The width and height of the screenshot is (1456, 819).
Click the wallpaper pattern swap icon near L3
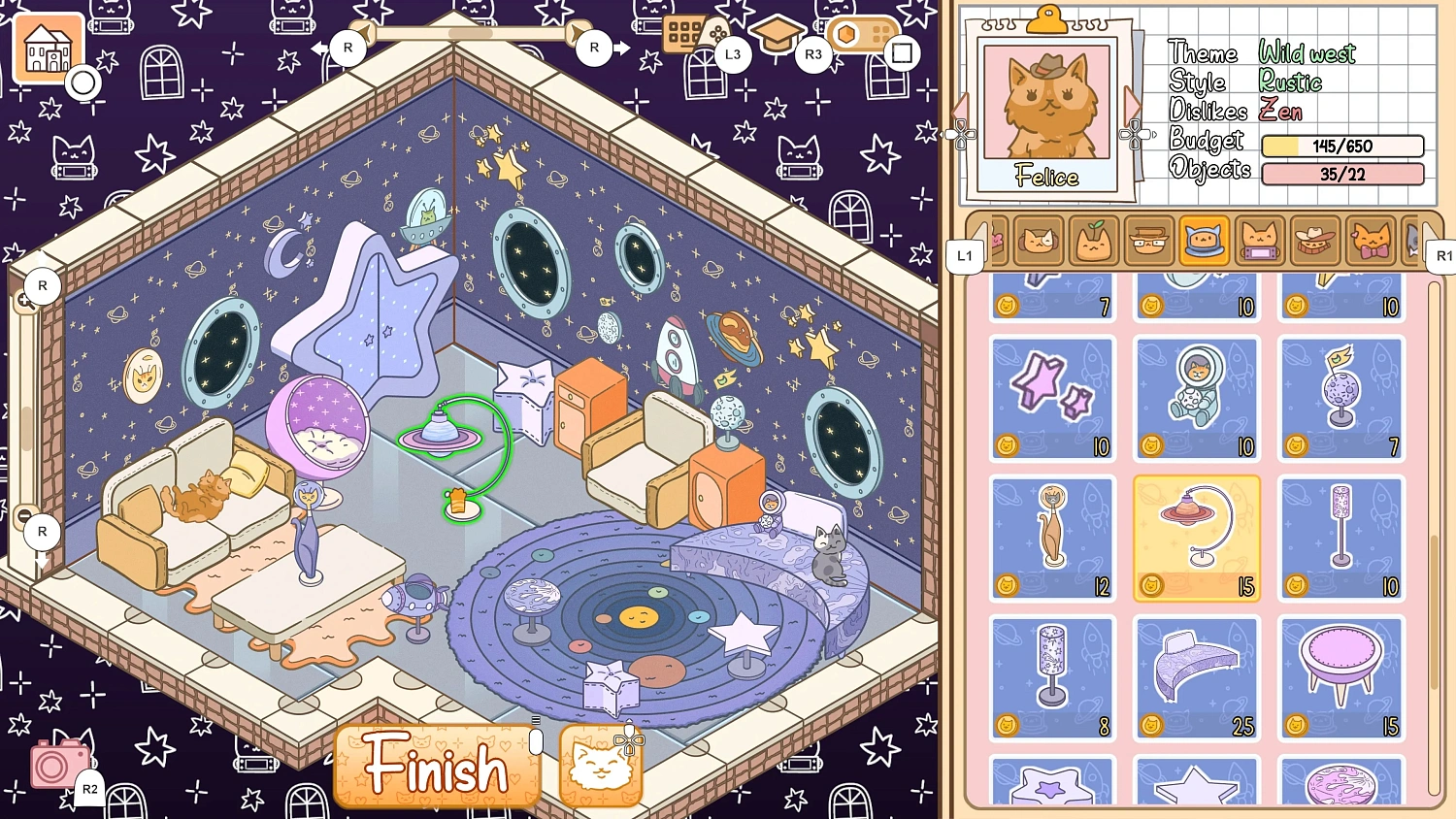(692, 32)
